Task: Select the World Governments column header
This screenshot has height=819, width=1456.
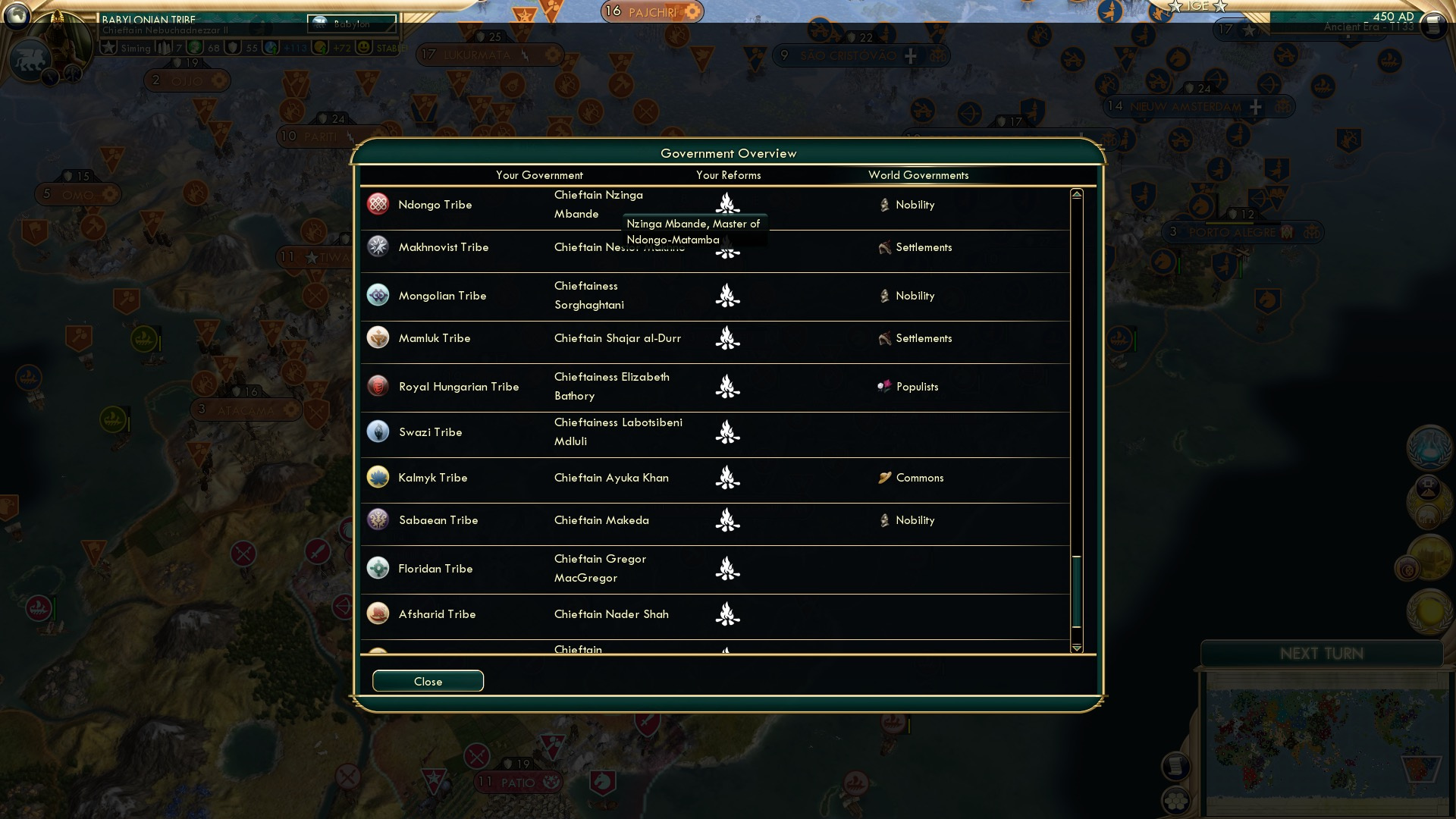Action: coord(918,175)
